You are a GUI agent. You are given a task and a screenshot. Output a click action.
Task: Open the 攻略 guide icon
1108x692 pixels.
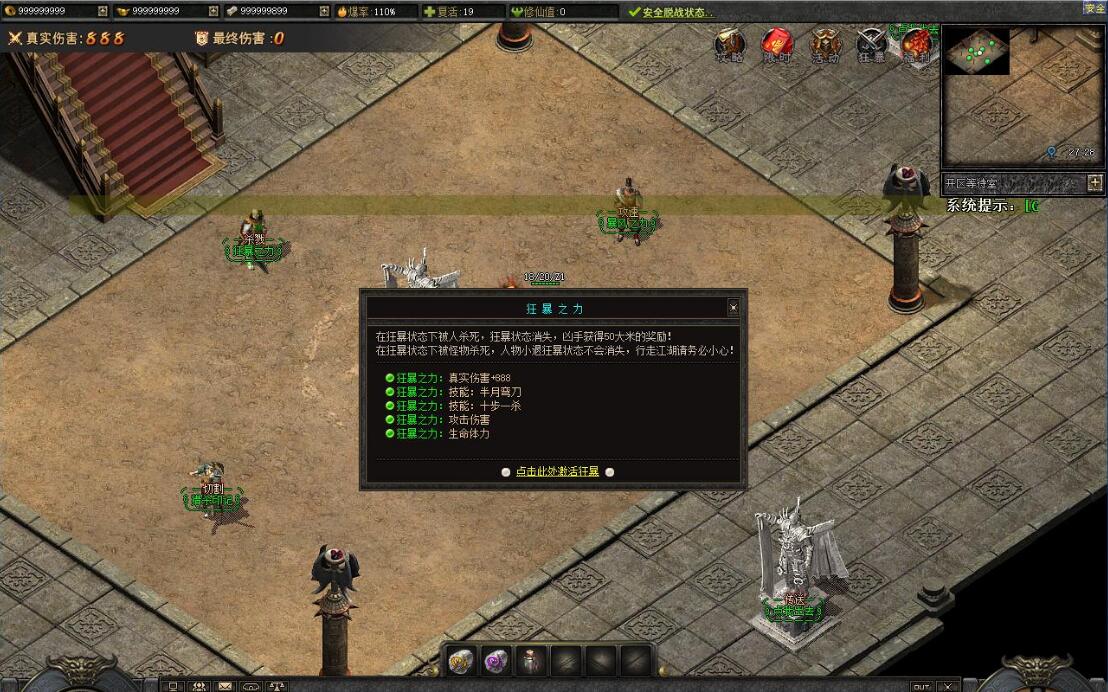[731, 45]
